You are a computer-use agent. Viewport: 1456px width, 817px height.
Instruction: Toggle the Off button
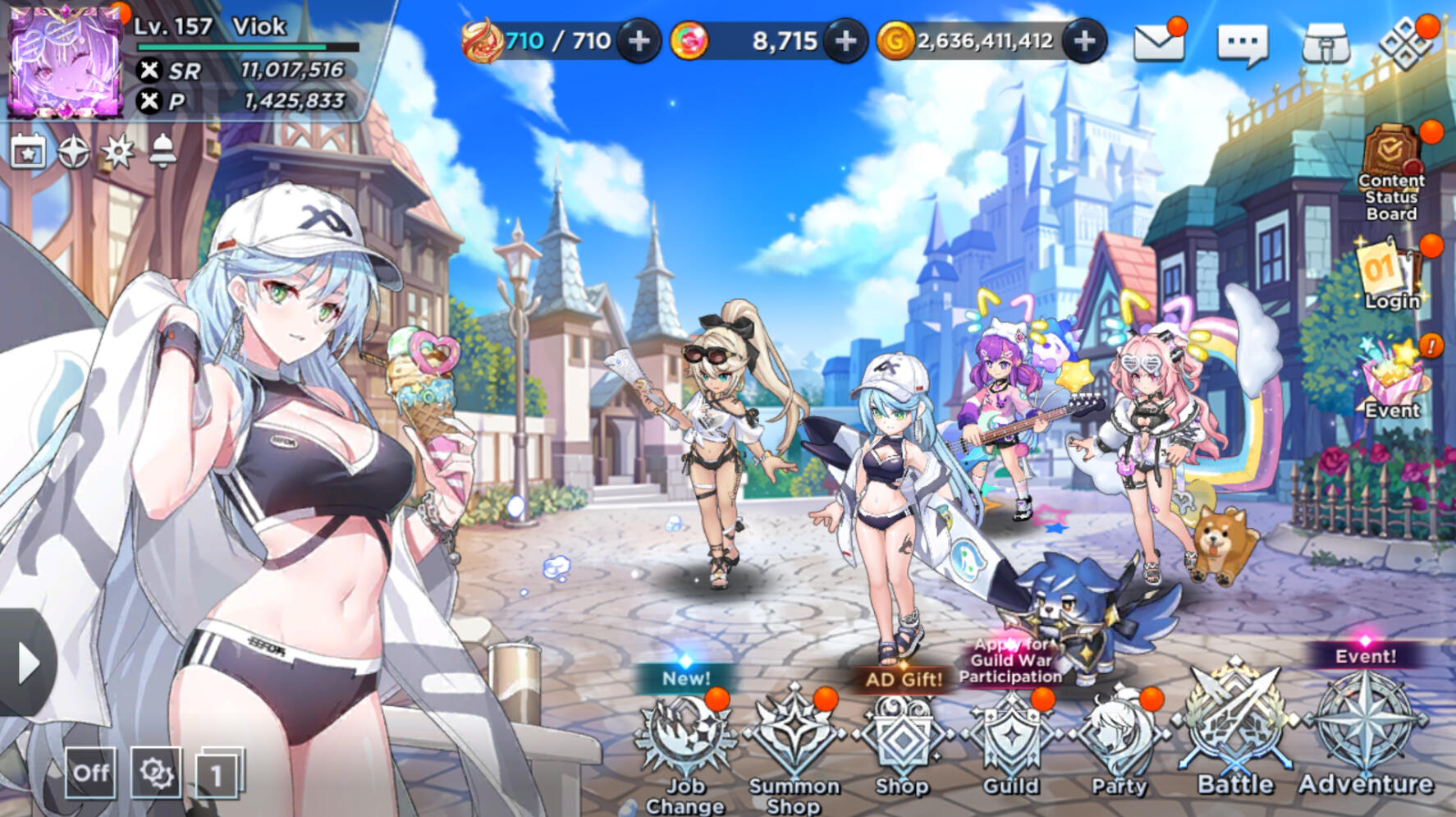click(x=90, y=773)
